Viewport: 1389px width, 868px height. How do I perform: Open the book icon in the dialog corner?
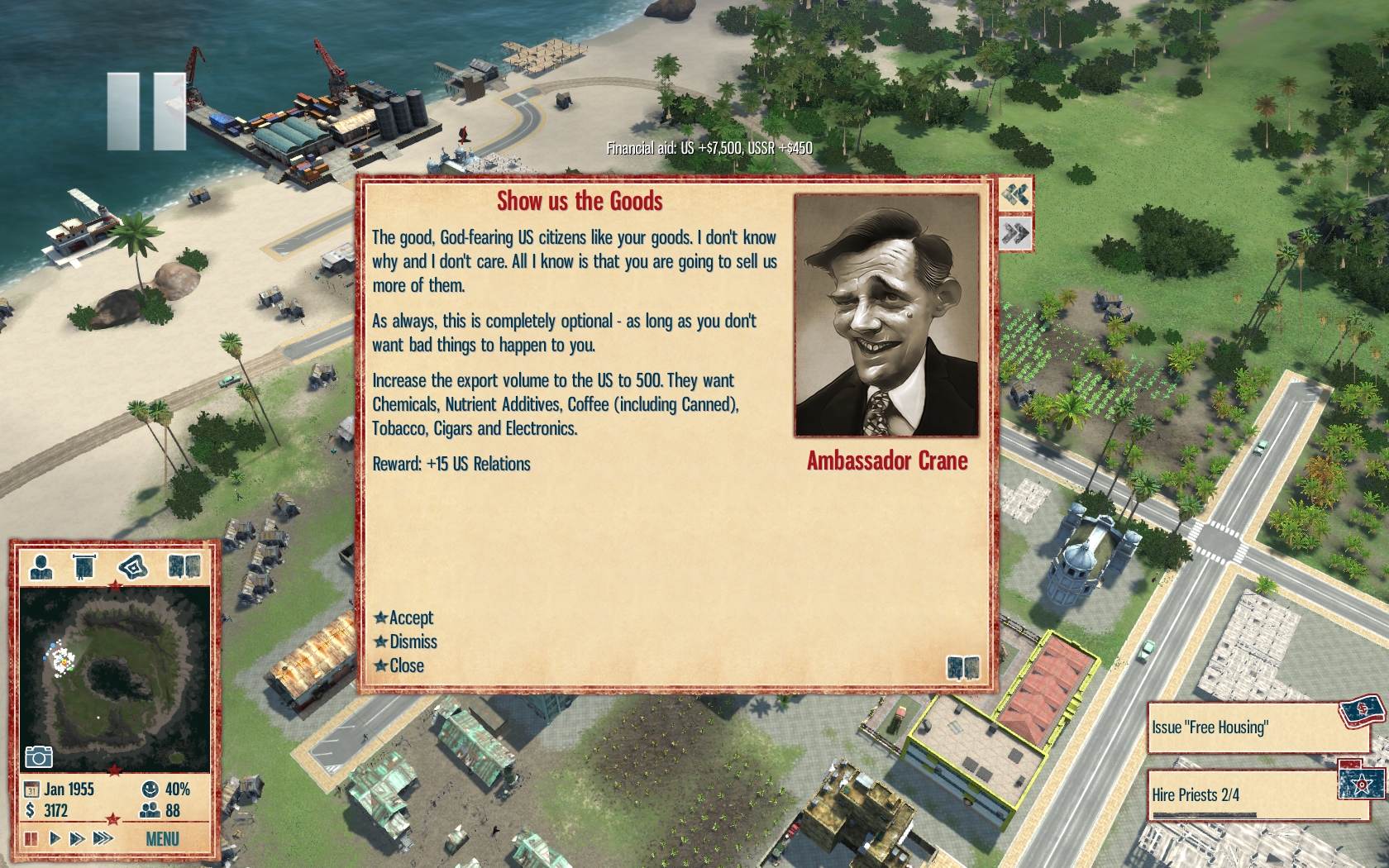point(962,667)
